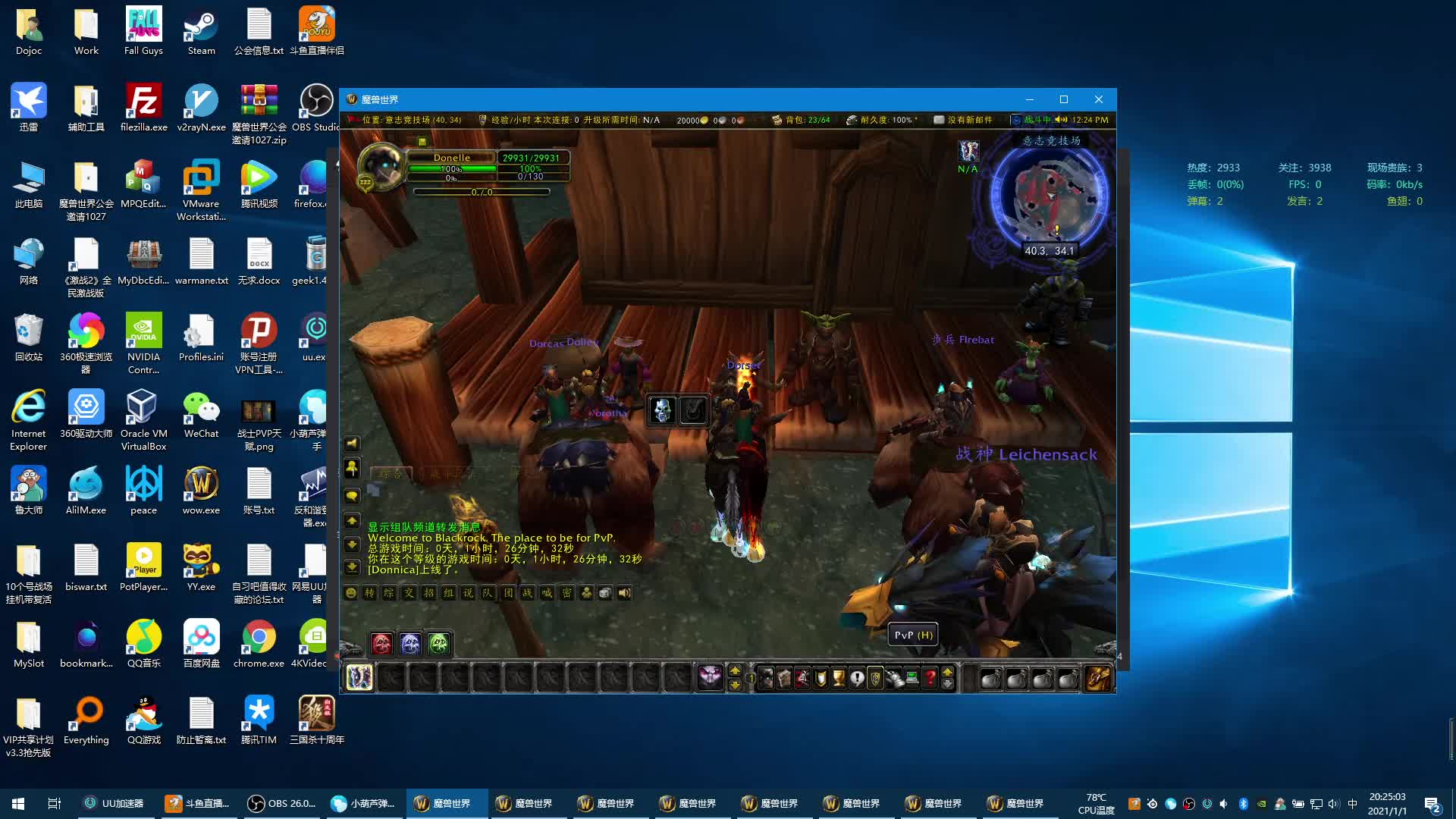Choose the 喊 yell channel button
Viewport: 1456px width, 819px height.
(x=547, y=593)
